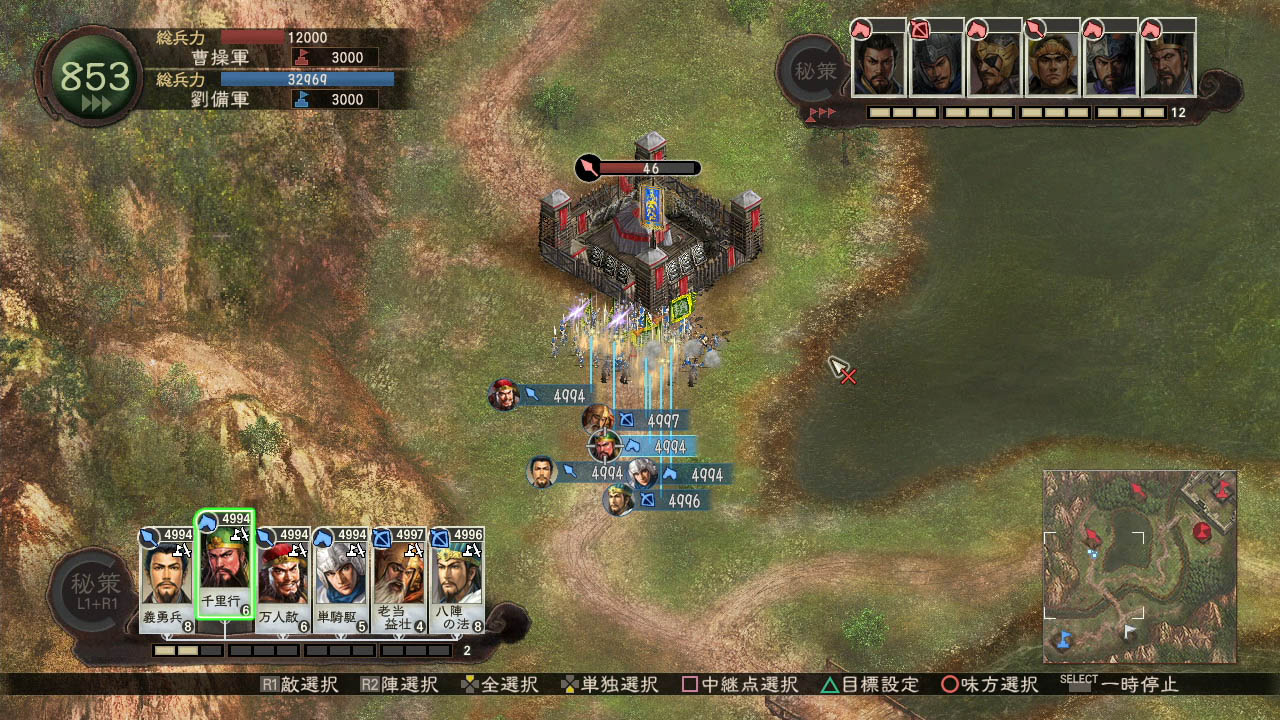Select the silver-helmet cavalry unit marker
Image resolution: width=1280 pixels, height=720 pixels.
[x=643, y=474]
